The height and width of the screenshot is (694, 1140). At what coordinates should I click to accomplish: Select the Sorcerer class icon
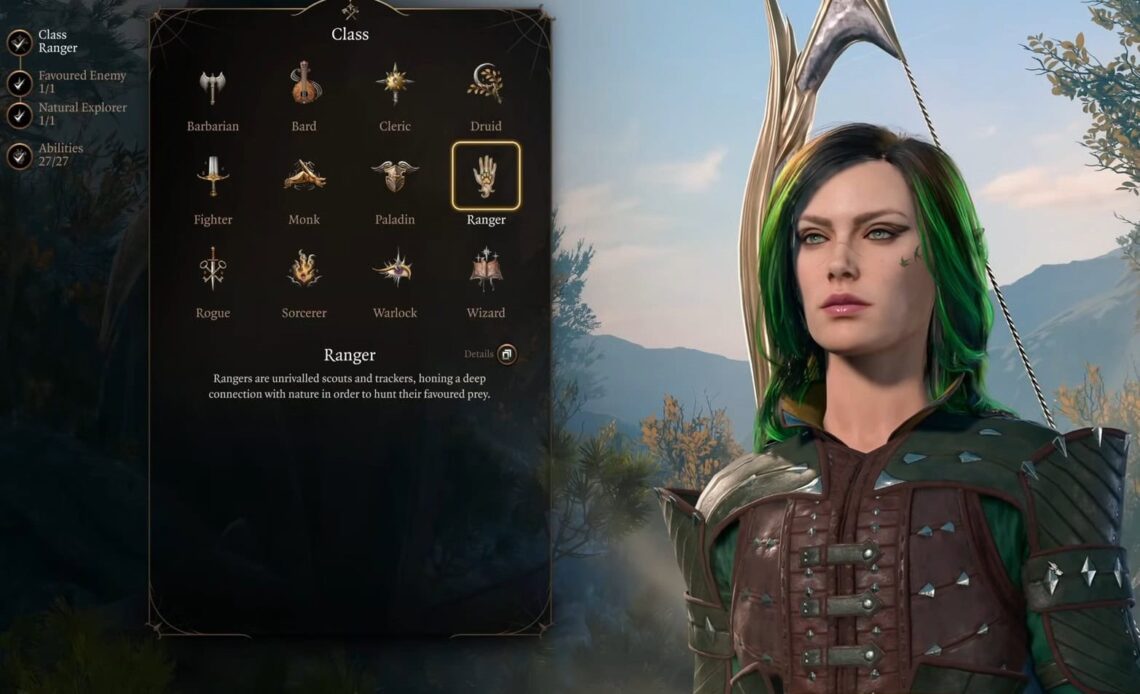[304, 270]
